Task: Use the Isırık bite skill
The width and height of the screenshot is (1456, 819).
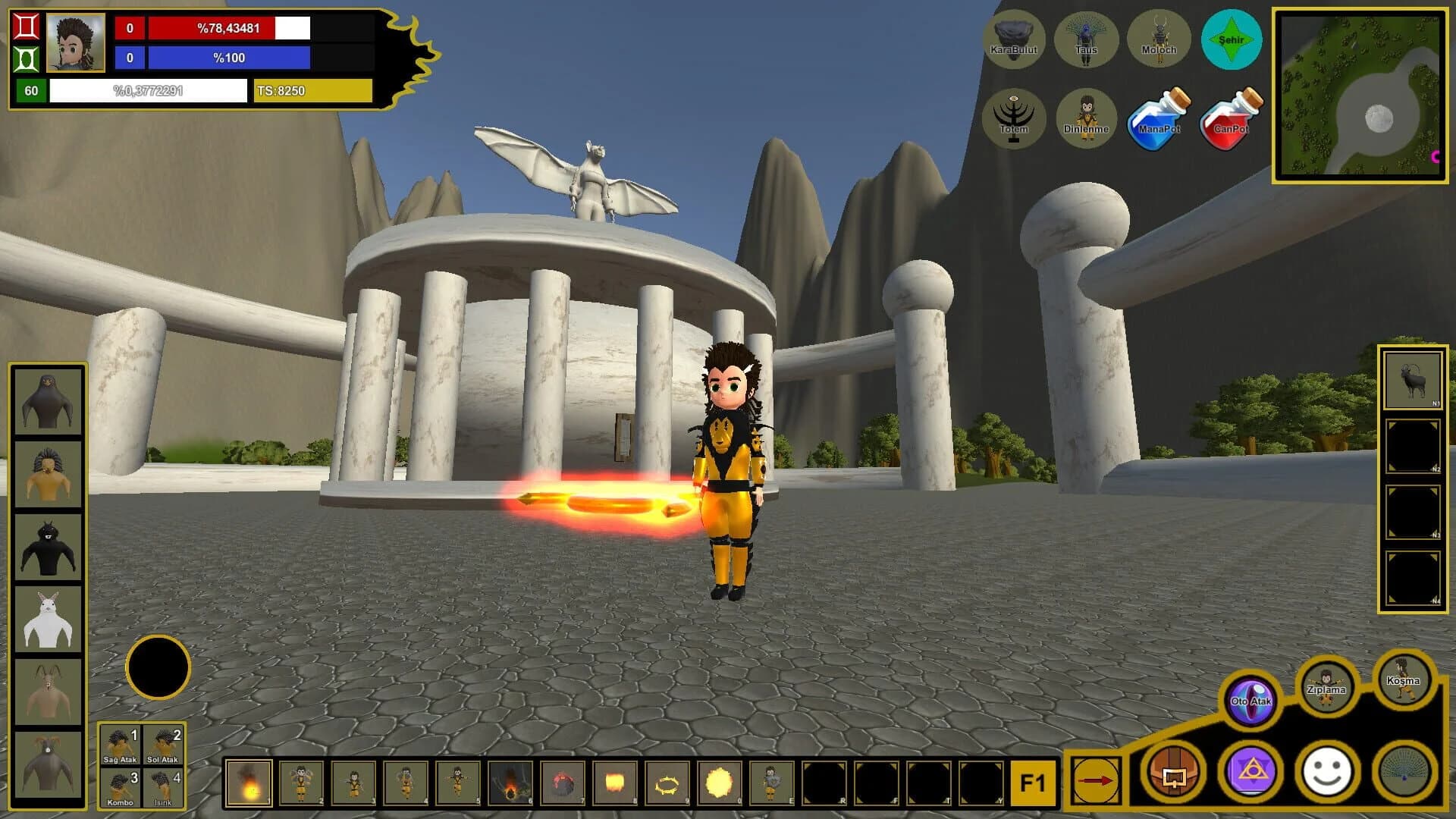Action: (165, 789)
